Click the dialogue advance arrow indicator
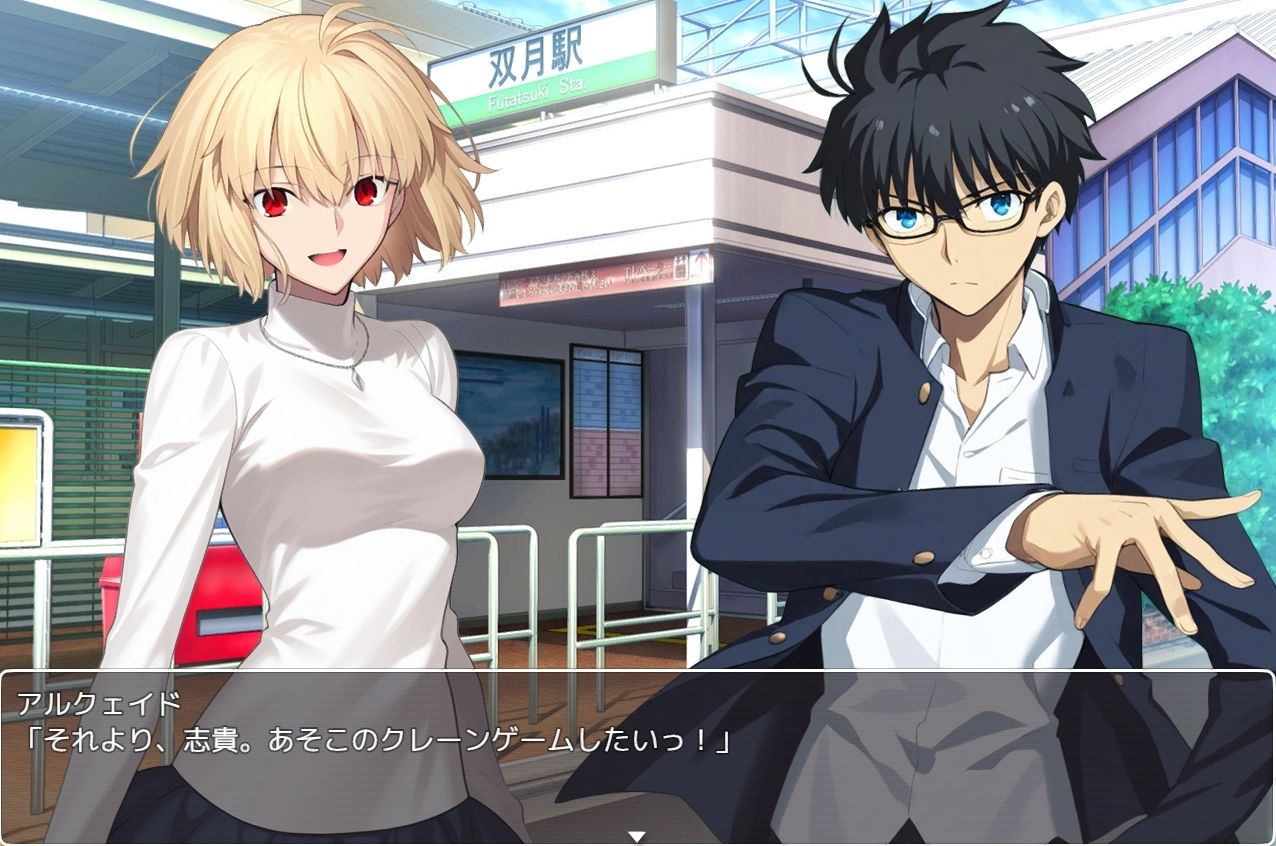 pos(636,836)
